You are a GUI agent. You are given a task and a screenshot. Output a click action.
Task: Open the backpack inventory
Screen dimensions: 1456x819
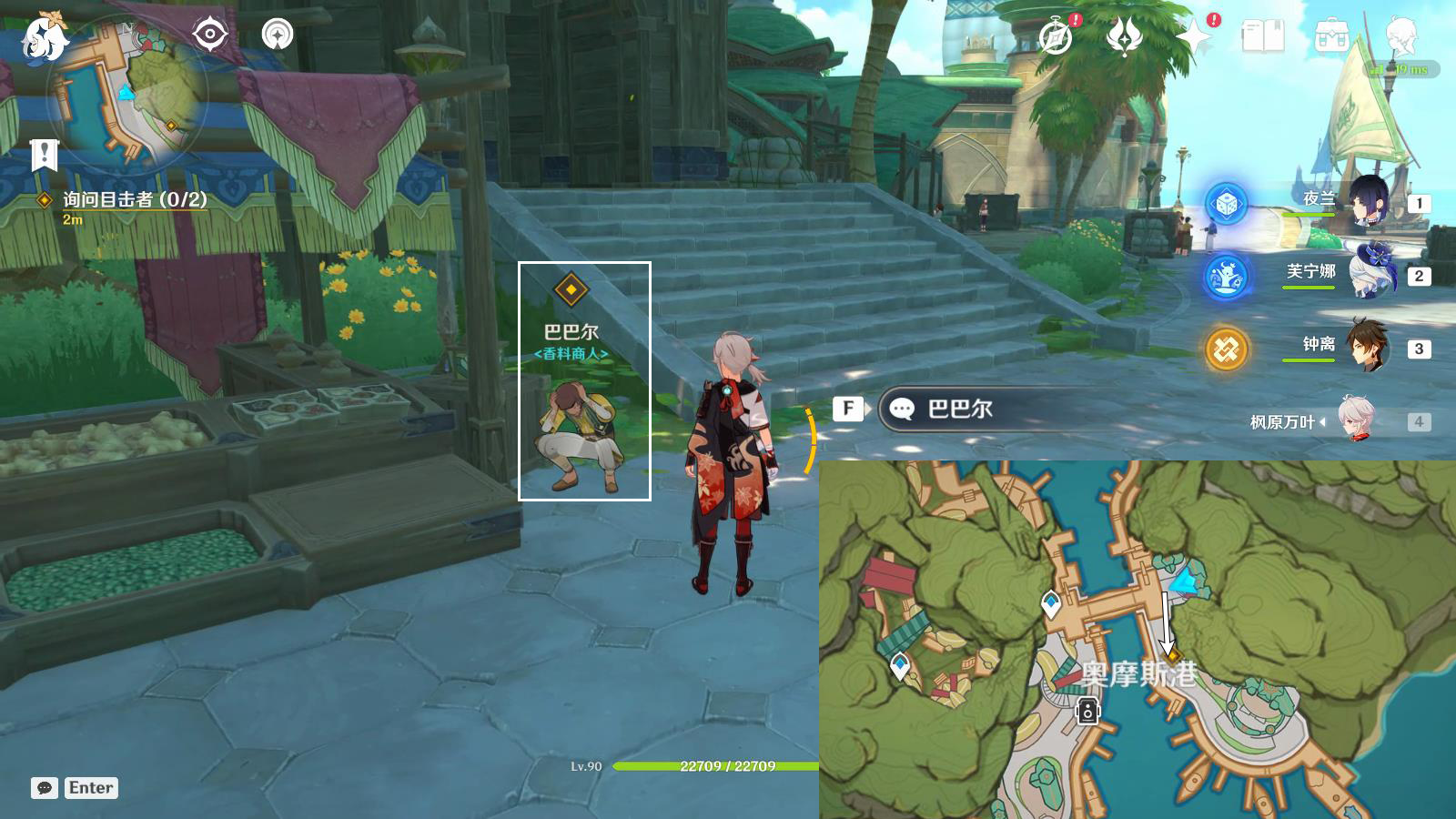tap(1331, 37)
